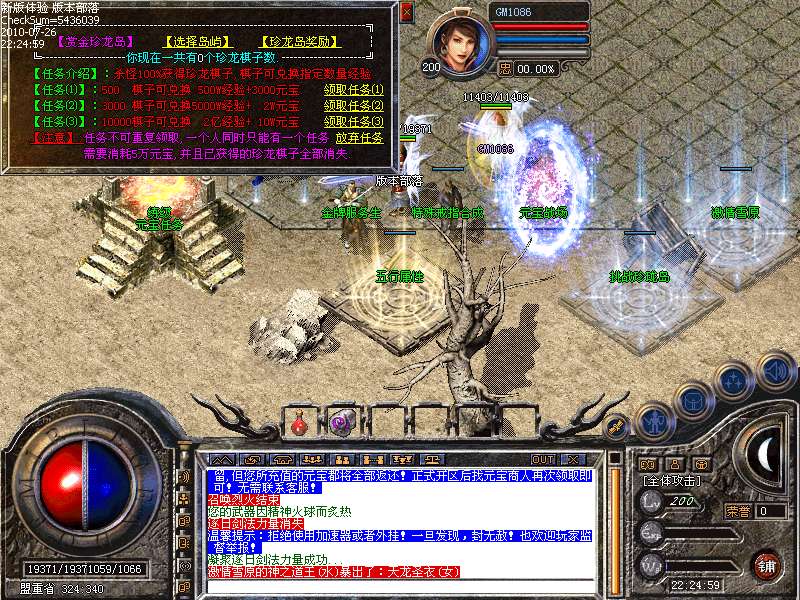The width and height of the screenshot is (800, 600).
Task: Accept quest via 领取任务(1)
Action: click(x=353, y=89)
